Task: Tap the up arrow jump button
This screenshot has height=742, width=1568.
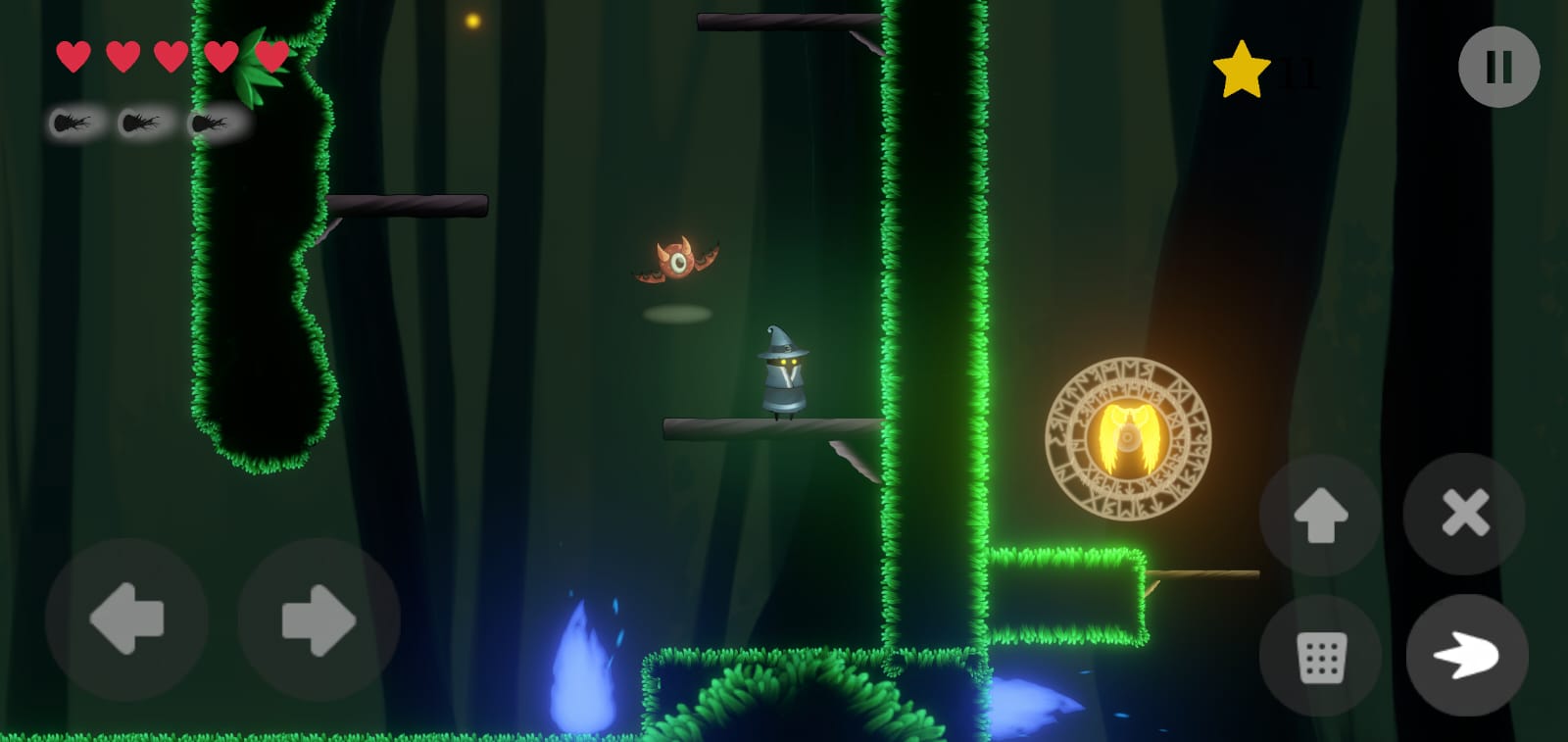Action: click(x=1320, y=515)
